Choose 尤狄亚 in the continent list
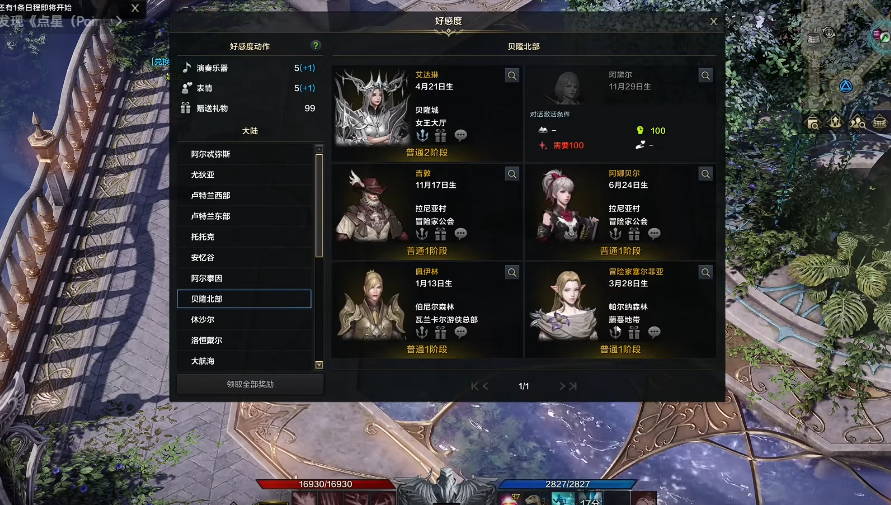This screenshot has height=505, width=891. tap(244, 175)
